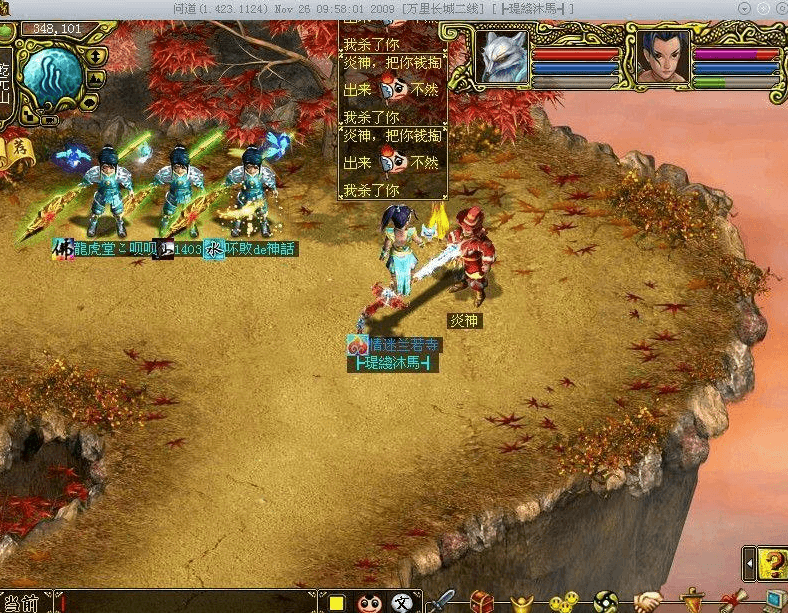
Task: Click the yin-yang orb icon
Action: [605, 601]
